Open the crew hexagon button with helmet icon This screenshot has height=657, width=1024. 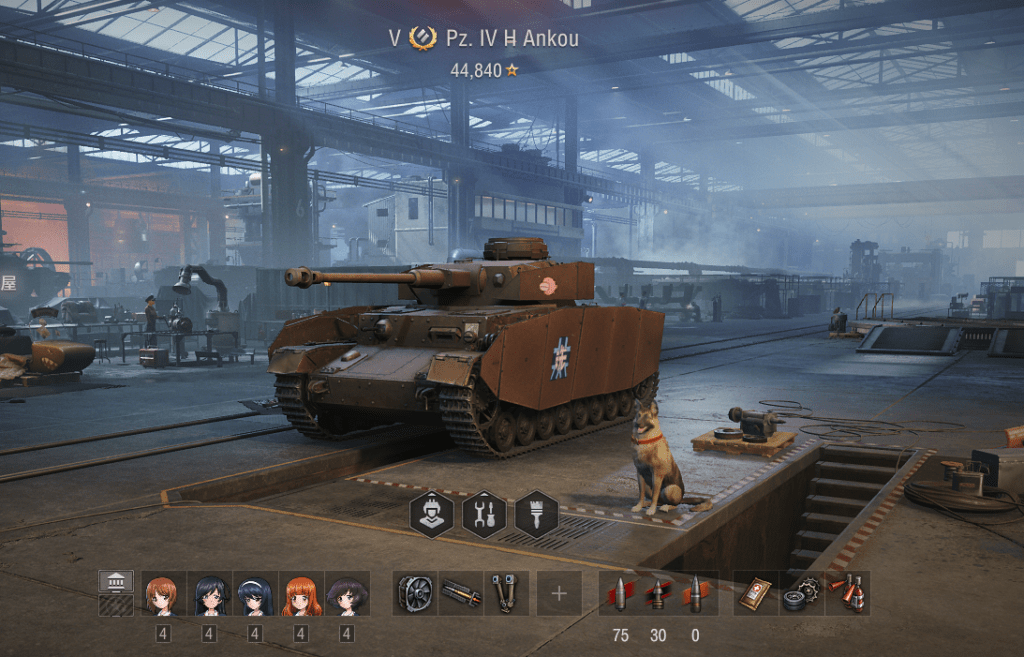pos(431,515)
